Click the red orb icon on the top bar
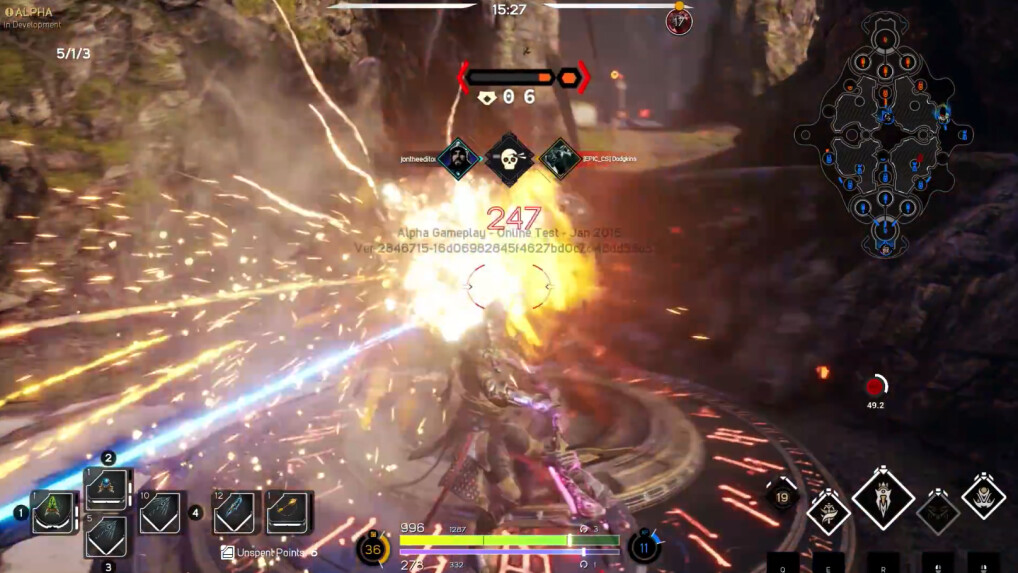This screenshot has height=573, width=1018. (679, 21)
